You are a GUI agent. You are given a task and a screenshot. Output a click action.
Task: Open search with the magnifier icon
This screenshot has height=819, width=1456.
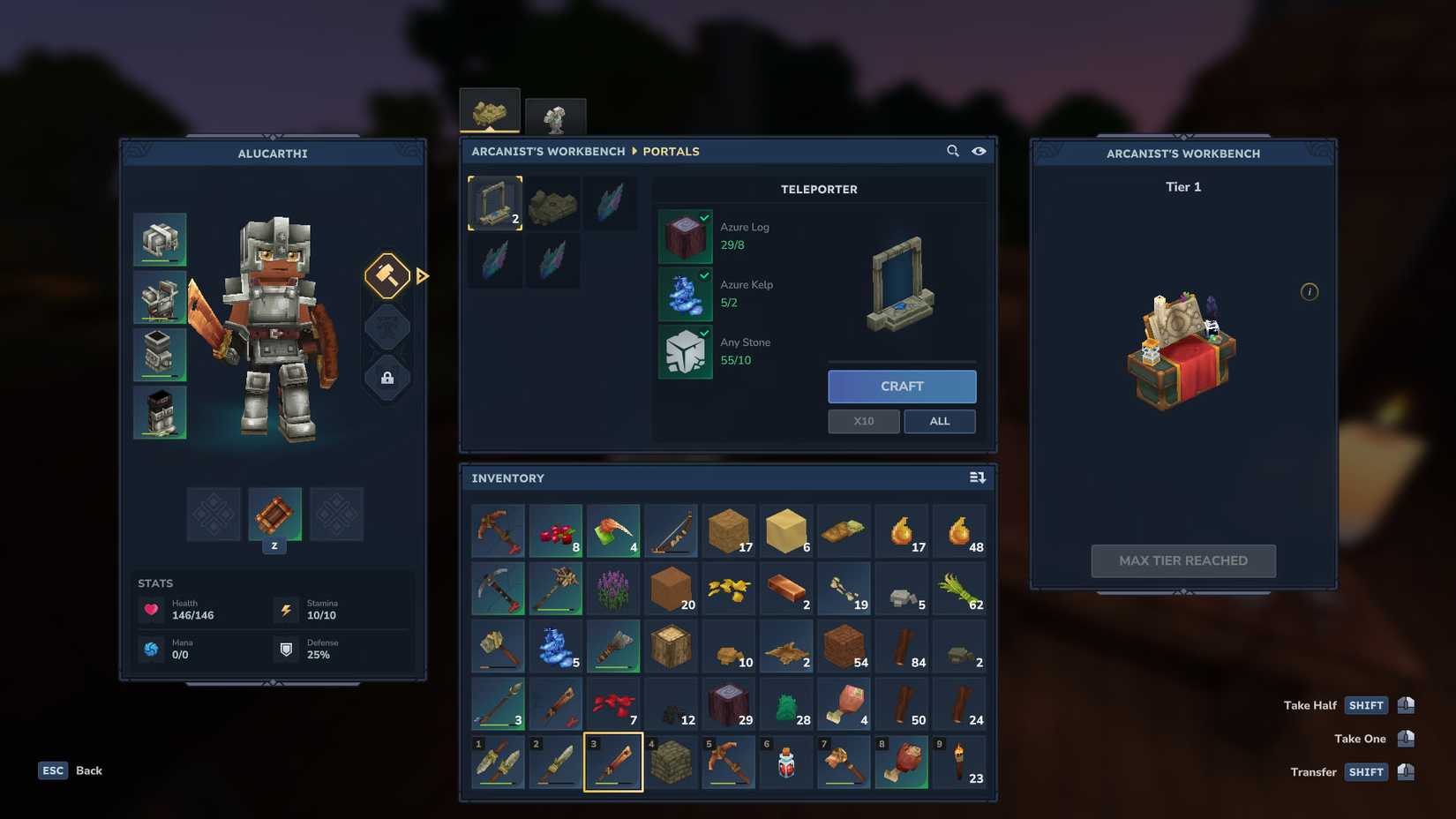[953, 151]
